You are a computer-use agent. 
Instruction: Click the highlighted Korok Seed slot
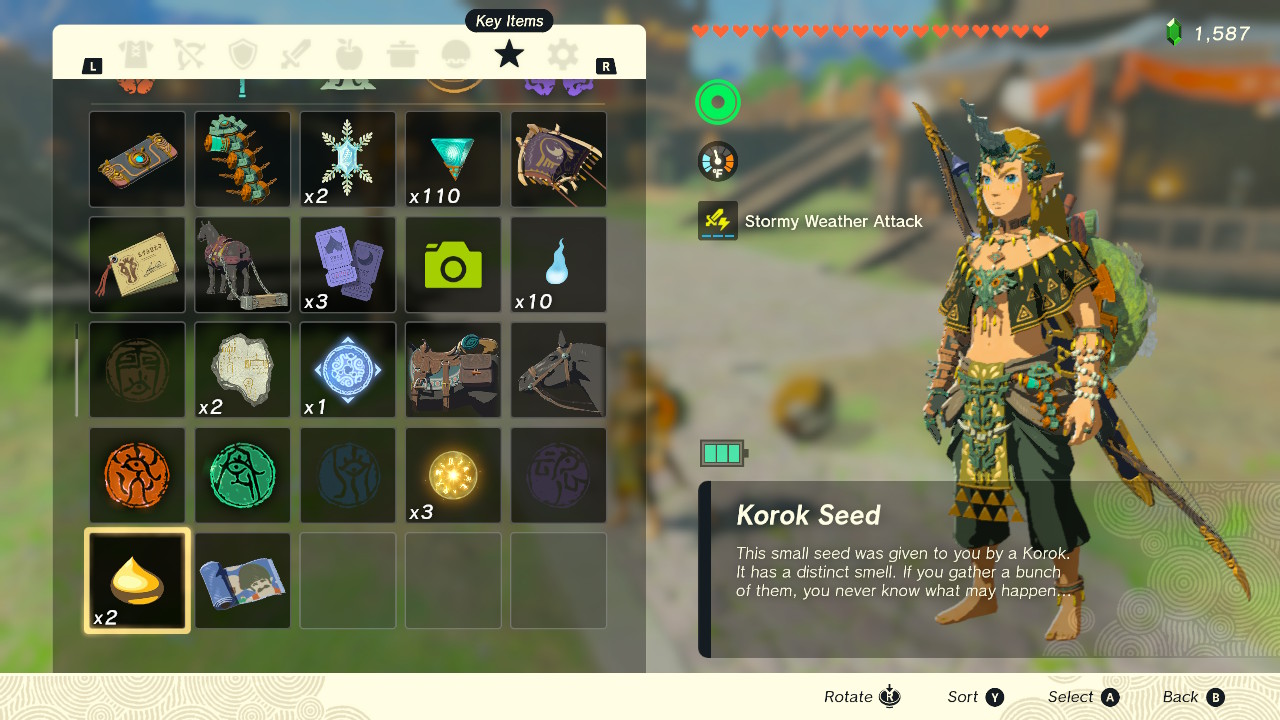click(x=137, y=580)
